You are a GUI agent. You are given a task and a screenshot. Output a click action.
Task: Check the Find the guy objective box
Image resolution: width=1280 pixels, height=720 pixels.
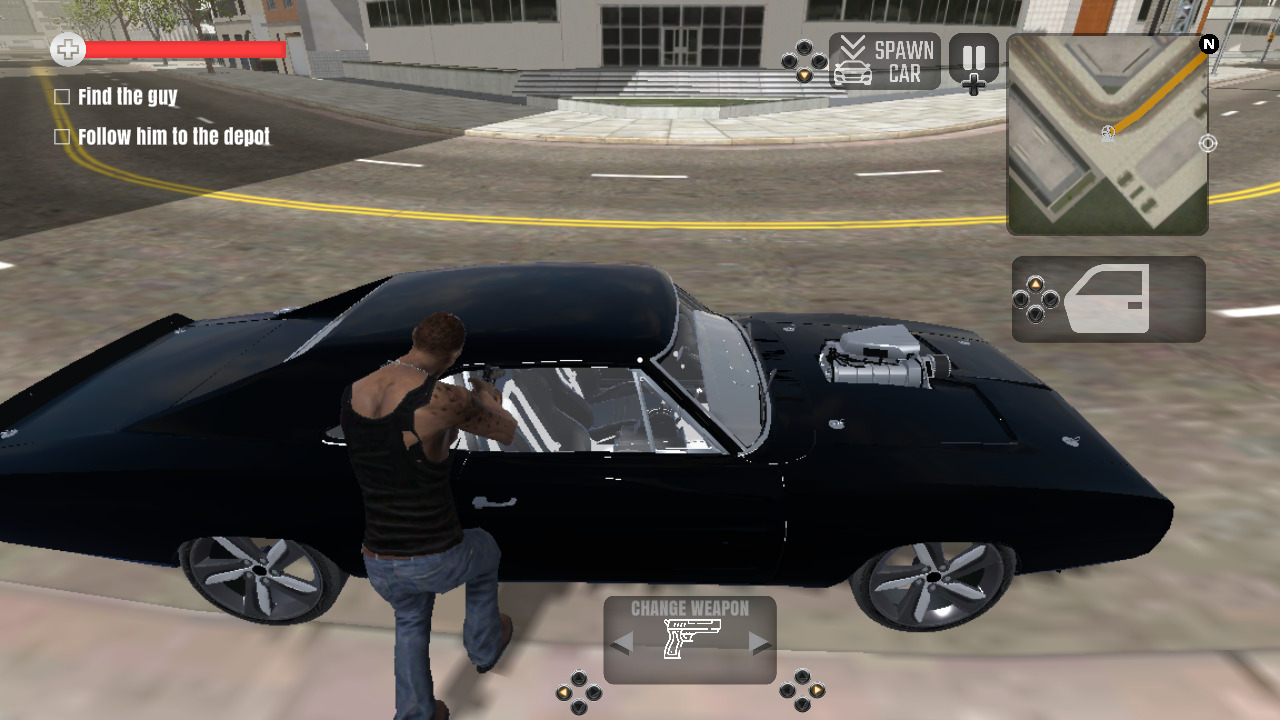(63, 96)
